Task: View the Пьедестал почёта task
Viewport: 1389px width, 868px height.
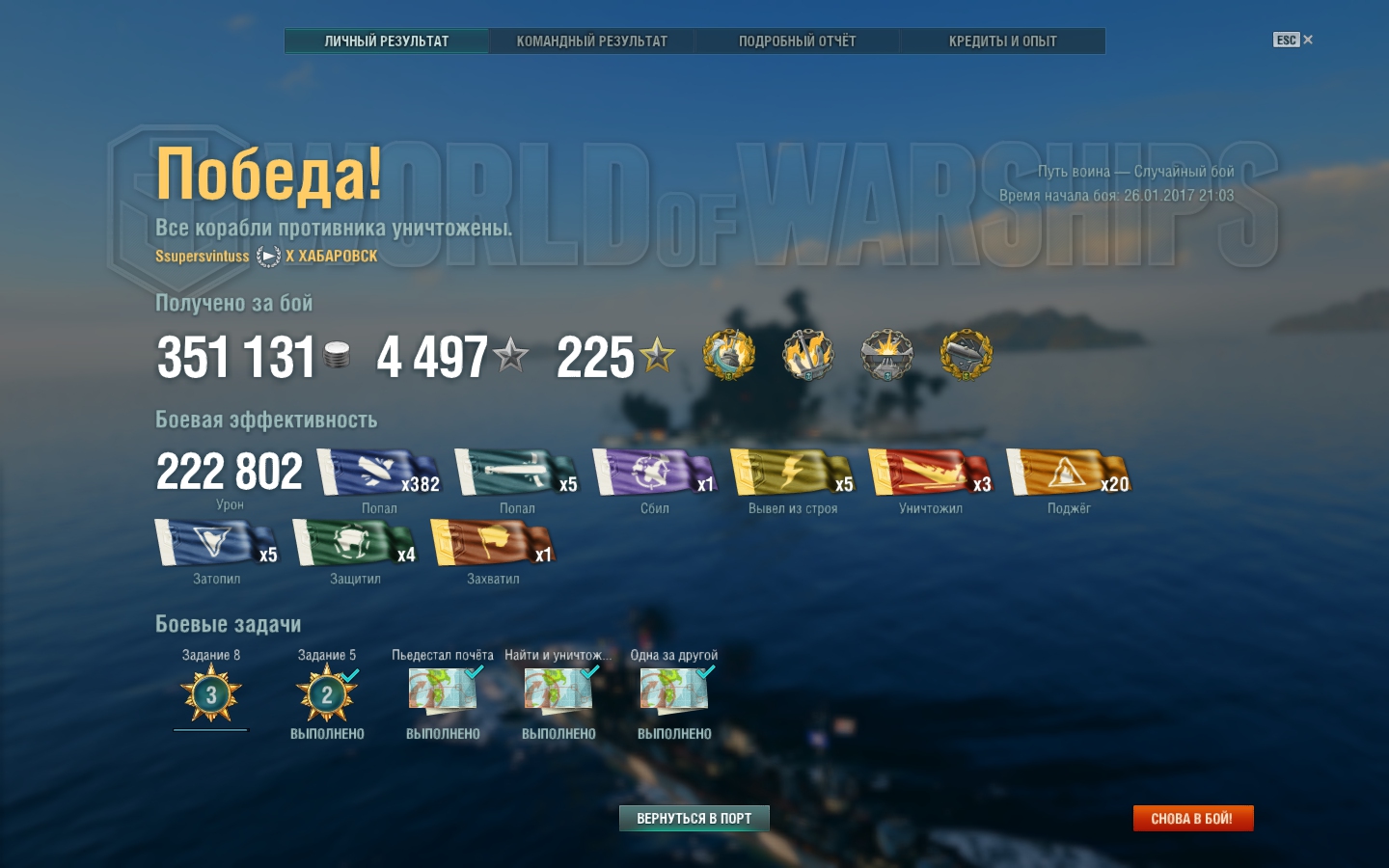Action: 443,691
